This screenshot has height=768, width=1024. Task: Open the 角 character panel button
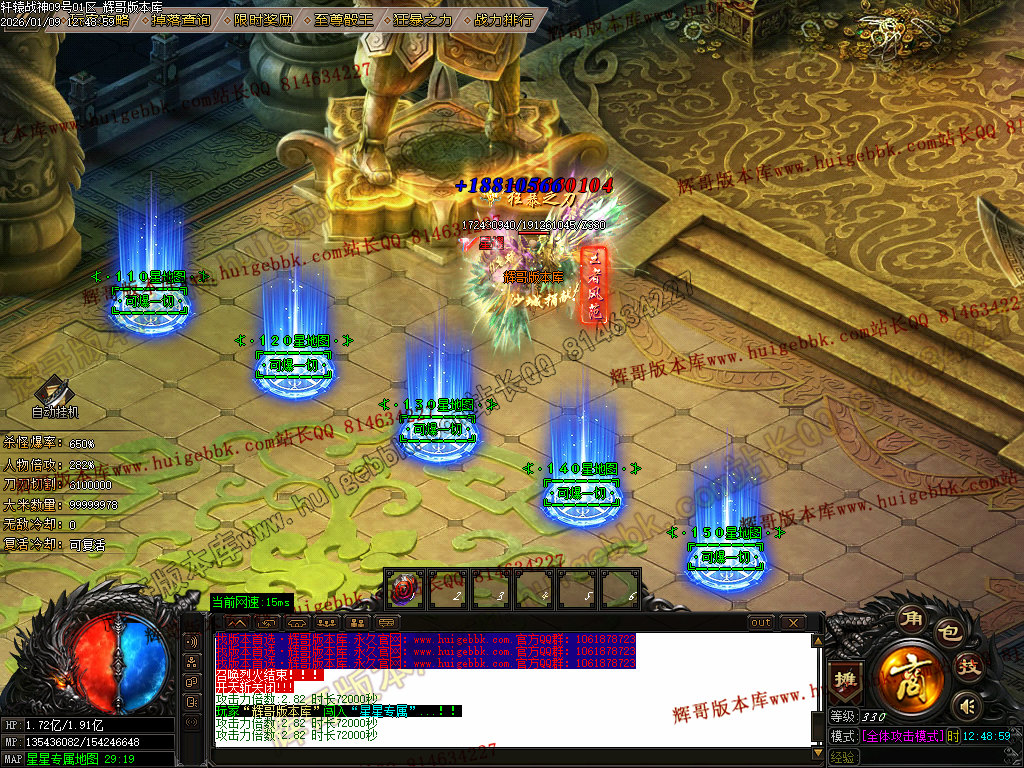909,618
